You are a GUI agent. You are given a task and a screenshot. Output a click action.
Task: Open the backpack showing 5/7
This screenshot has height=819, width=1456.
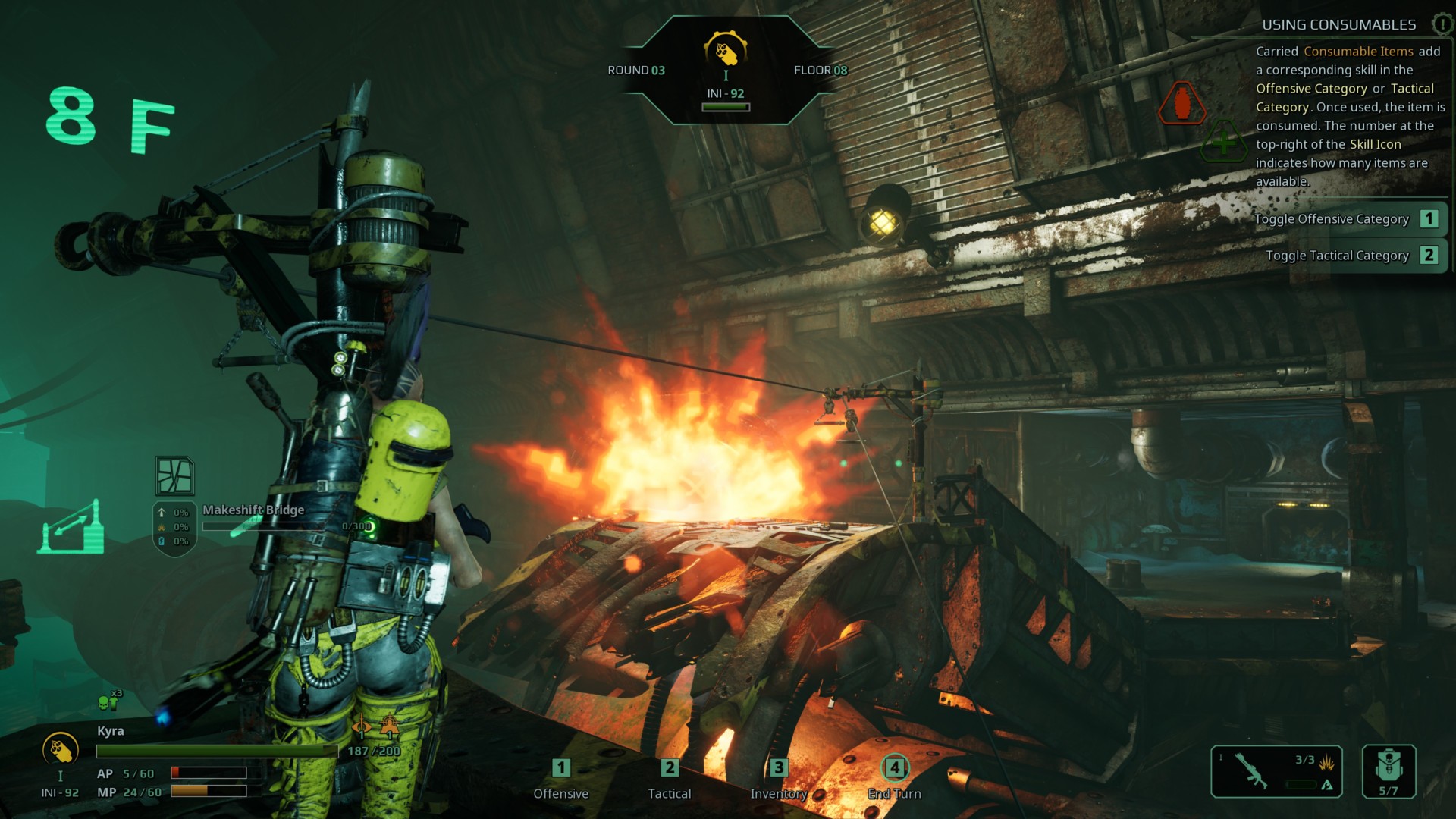[x=1389, y=771]
